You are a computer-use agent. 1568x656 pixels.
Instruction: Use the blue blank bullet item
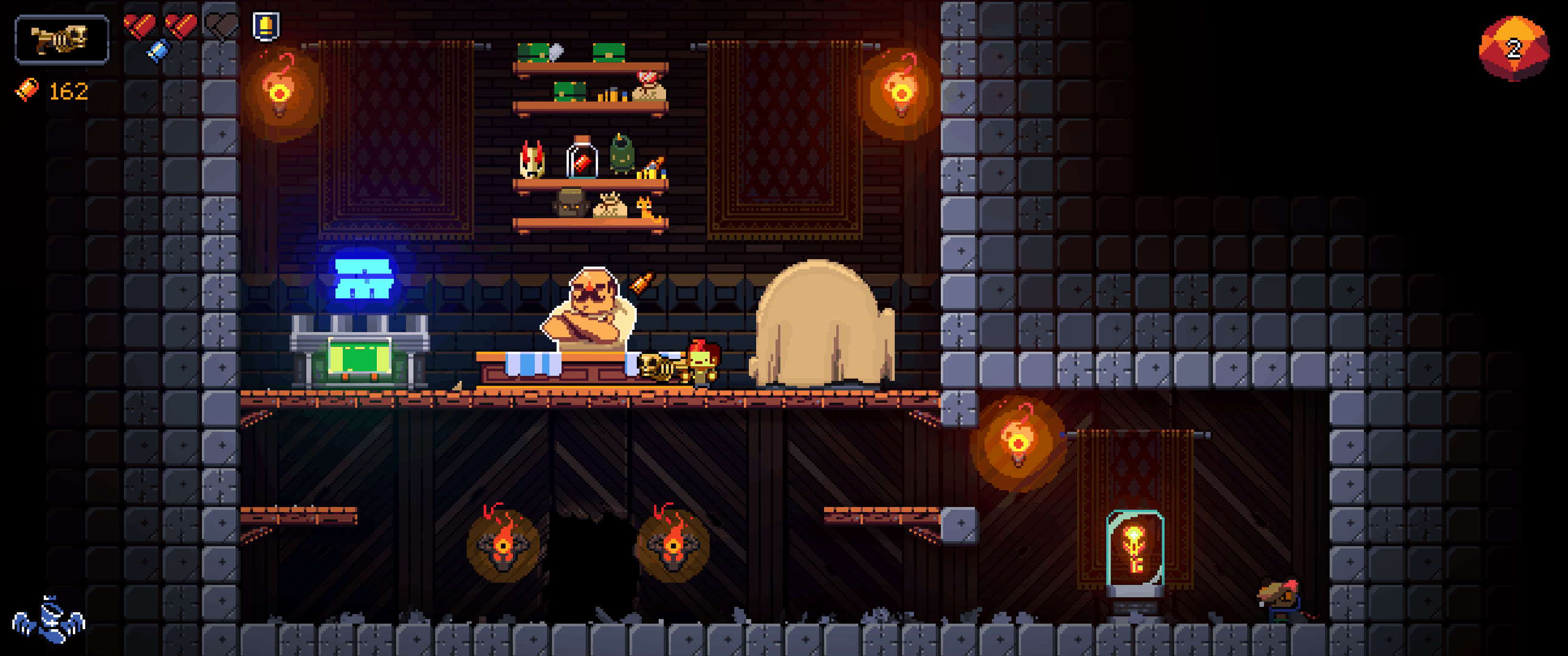coord(157,50)
